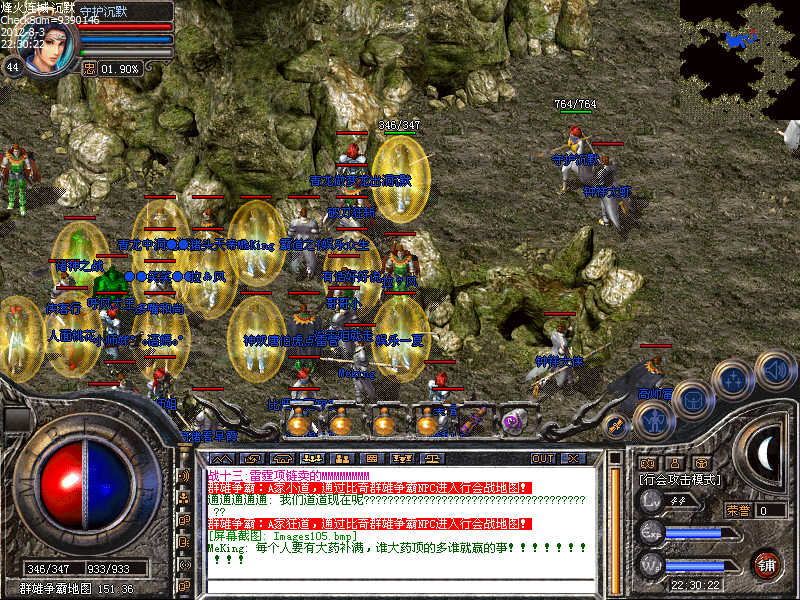Open the bag inventory round button
The height and width of the screenshot is (600, 800).
coord(692,399)
